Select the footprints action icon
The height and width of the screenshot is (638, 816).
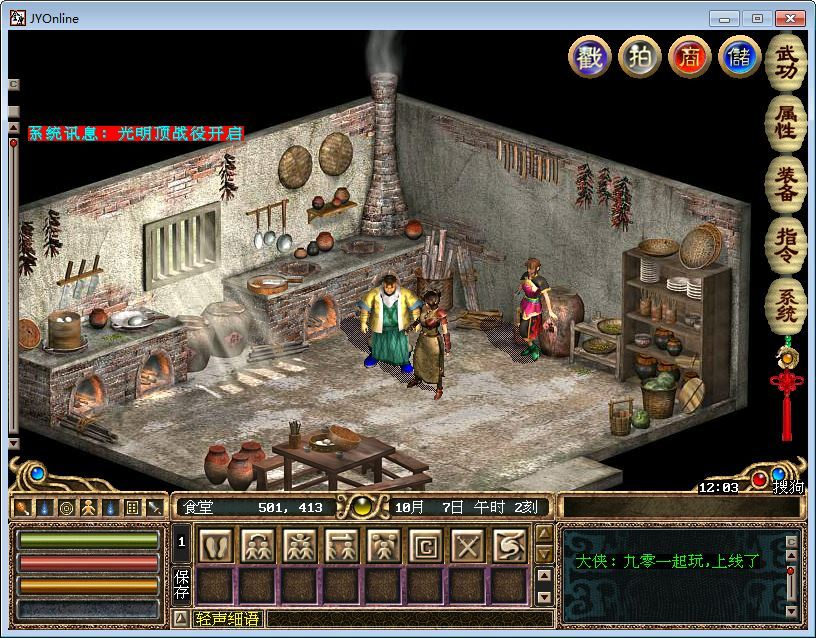[216, 546]
